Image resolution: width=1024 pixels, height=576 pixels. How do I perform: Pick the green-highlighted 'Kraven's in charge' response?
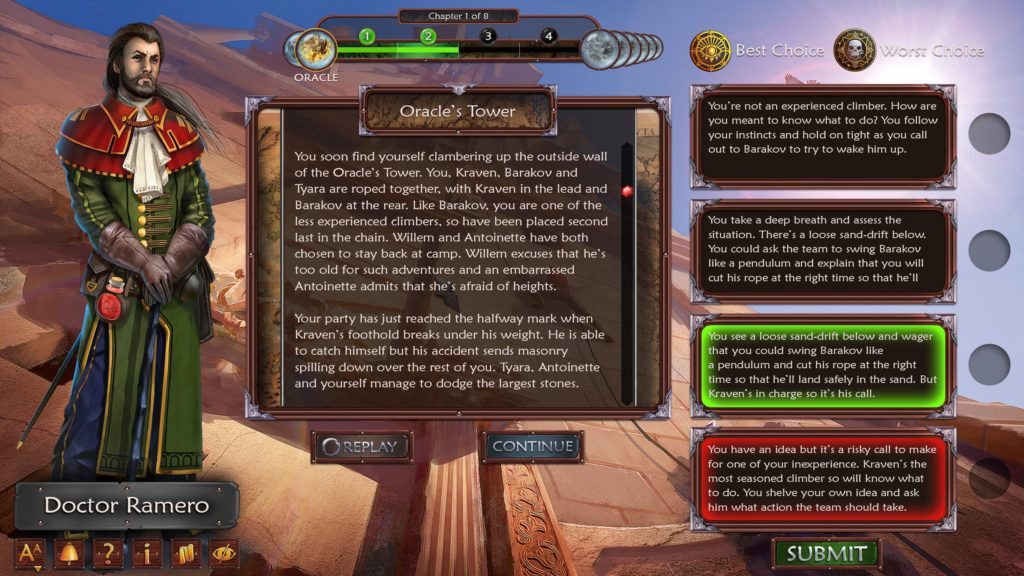(821, 363)
